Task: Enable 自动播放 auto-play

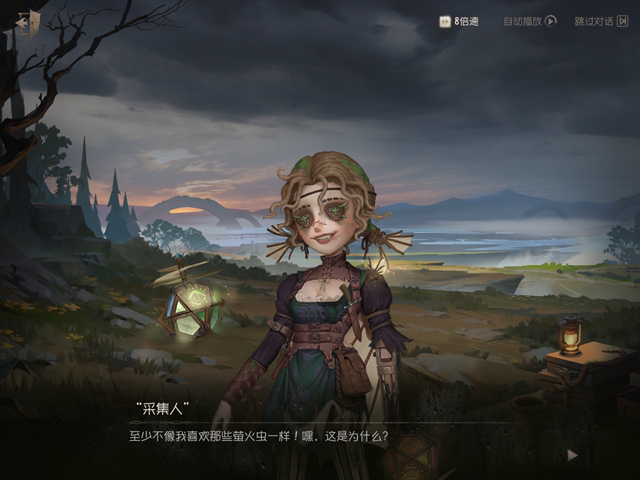Action: click(529, 21)
